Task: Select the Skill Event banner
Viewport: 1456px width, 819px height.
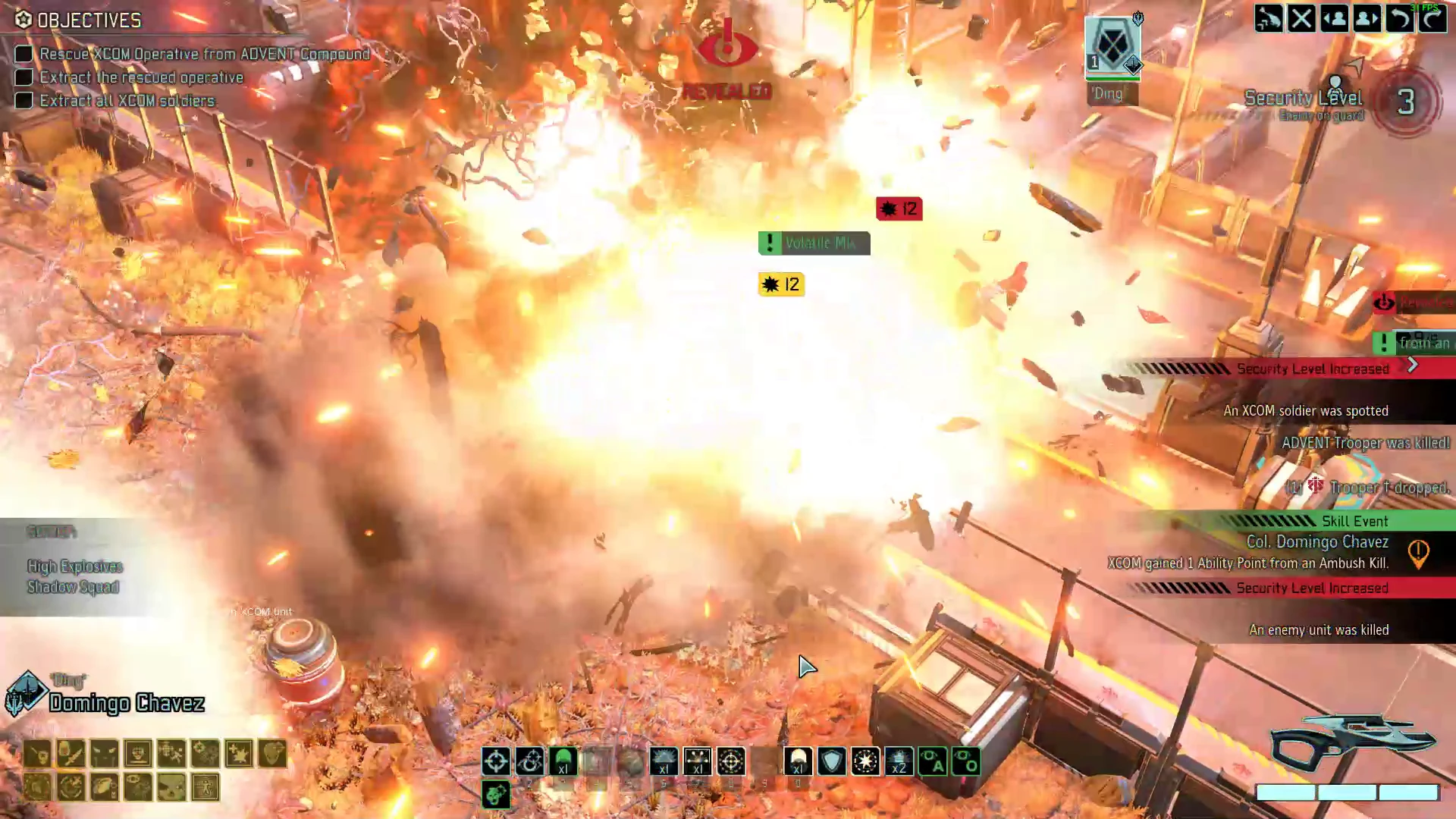Action: [1355, 521]
